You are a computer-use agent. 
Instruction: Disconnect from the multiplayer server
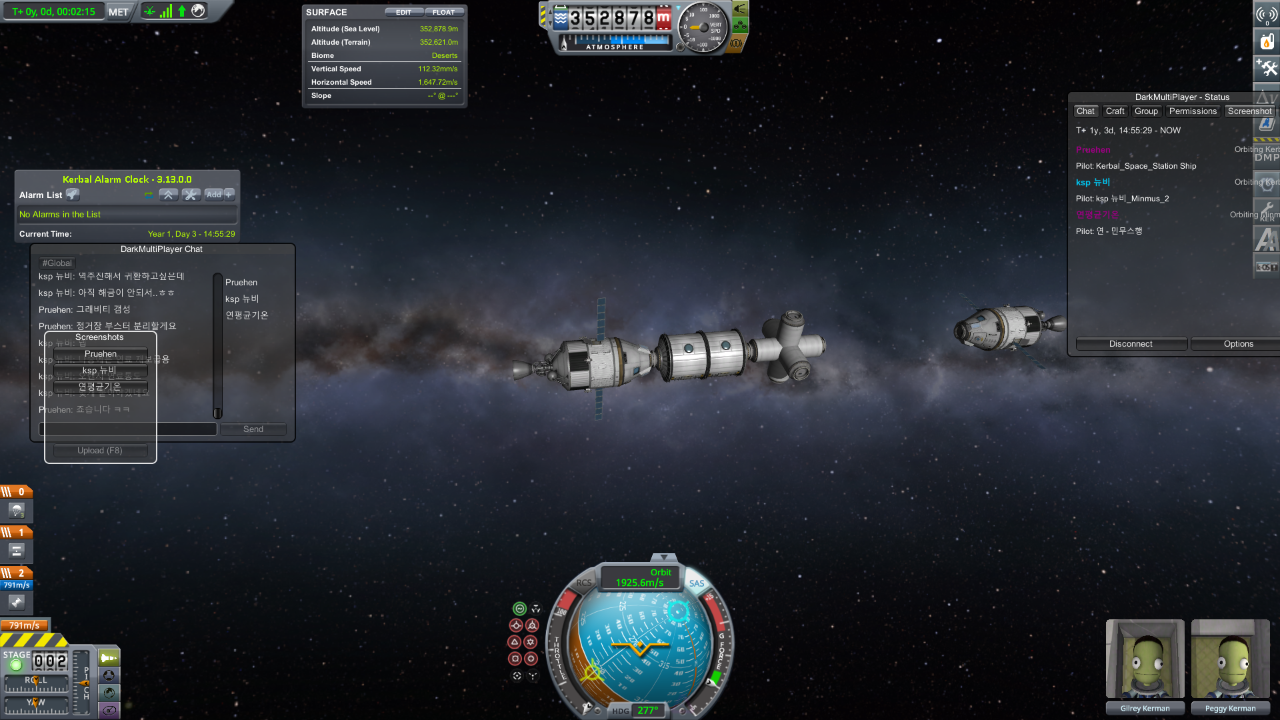point(1131,344)
